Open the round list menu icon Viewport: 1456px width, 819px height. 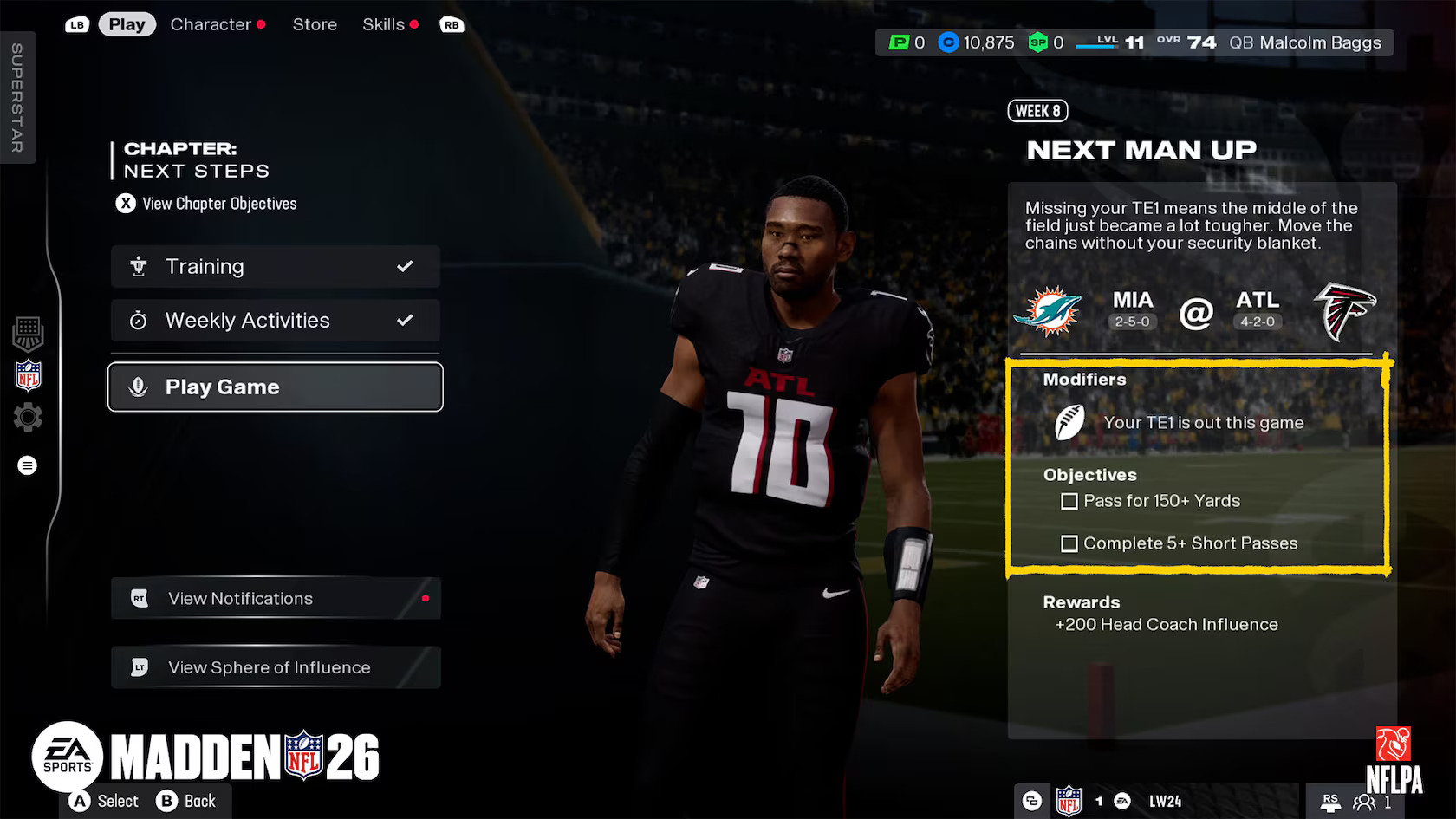coord(28,465)
